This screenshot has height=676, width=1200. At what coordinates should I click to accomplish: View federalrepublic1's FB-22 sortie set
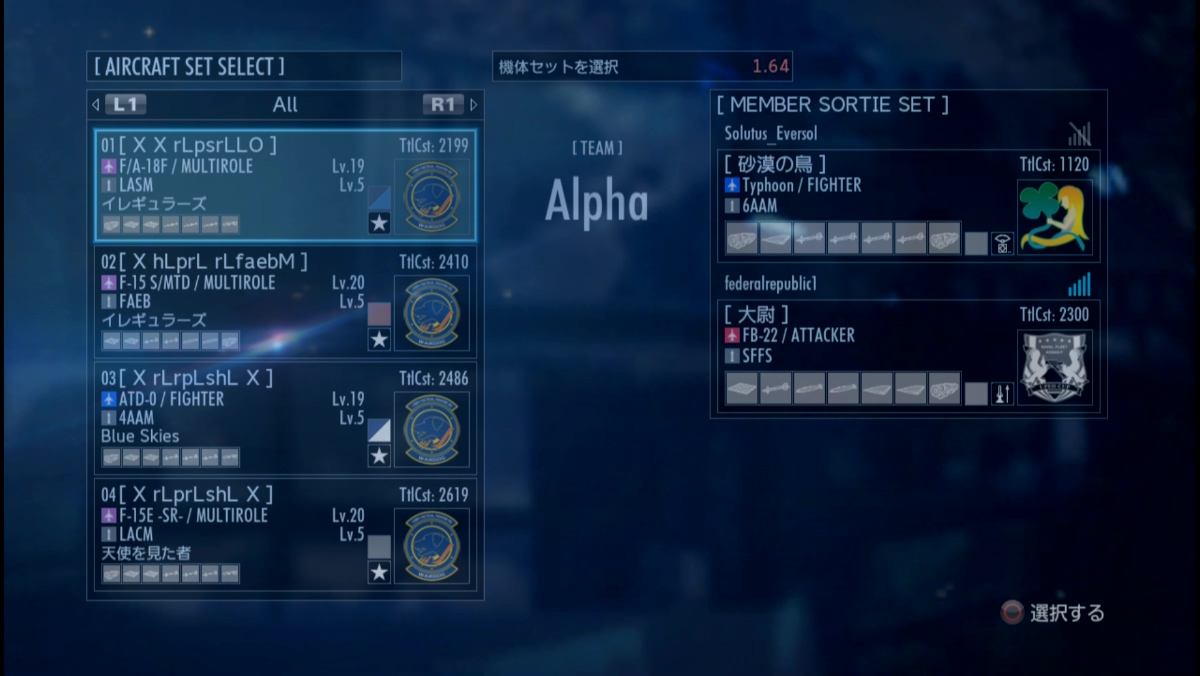click(860, 355)
